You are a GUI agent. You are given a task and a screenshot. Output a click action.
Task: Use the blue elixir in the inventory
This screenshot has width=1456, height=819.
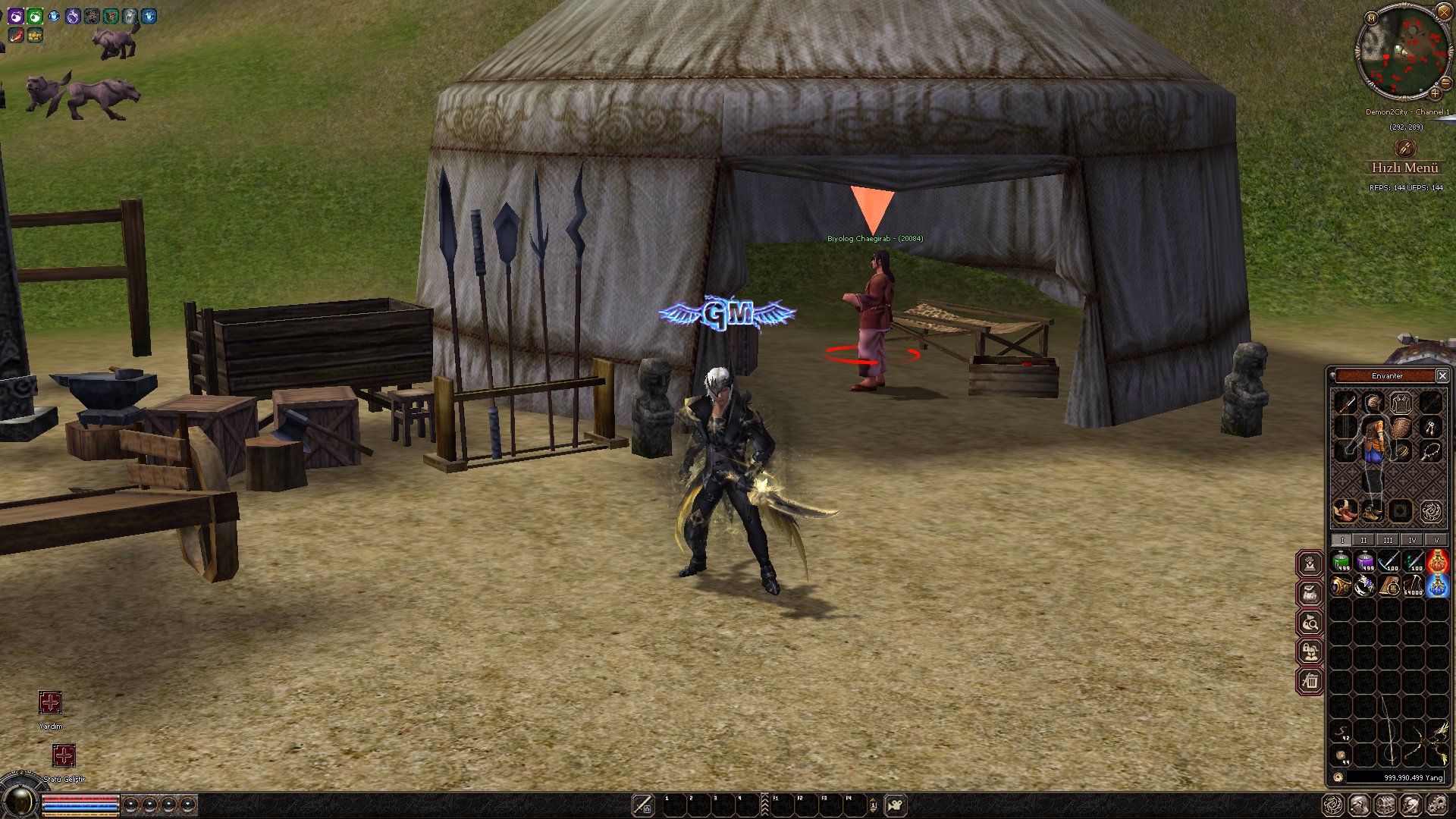pyautogui.click(x=1437, y=586)
